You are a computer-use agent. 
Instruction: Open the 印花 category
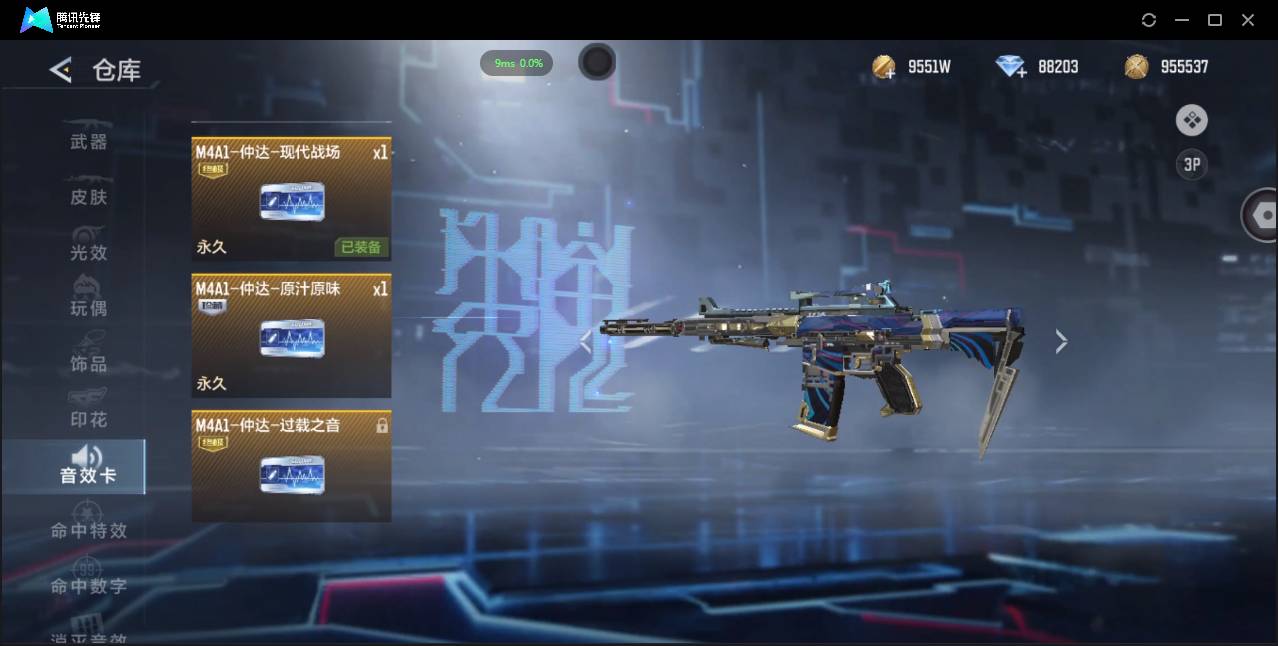tap(89, 419)
